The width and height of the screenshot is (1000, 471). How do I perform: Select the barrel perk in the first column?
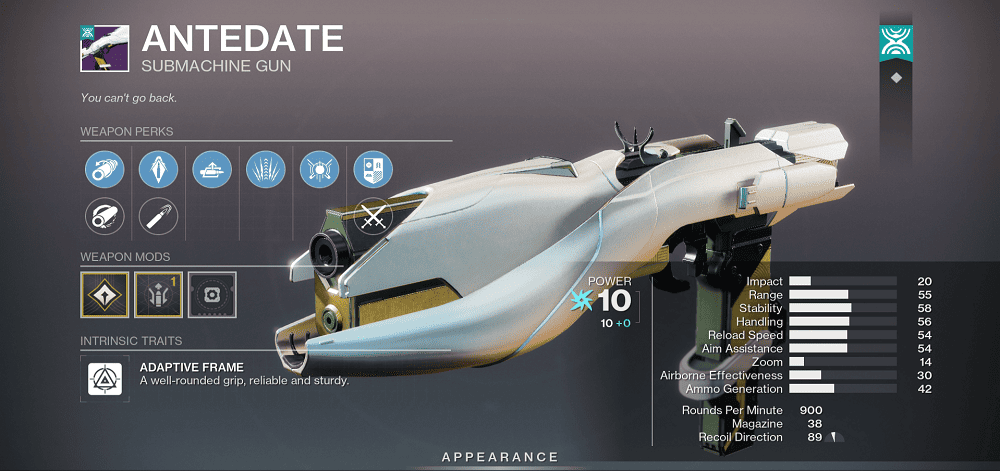tap(103, 168)
